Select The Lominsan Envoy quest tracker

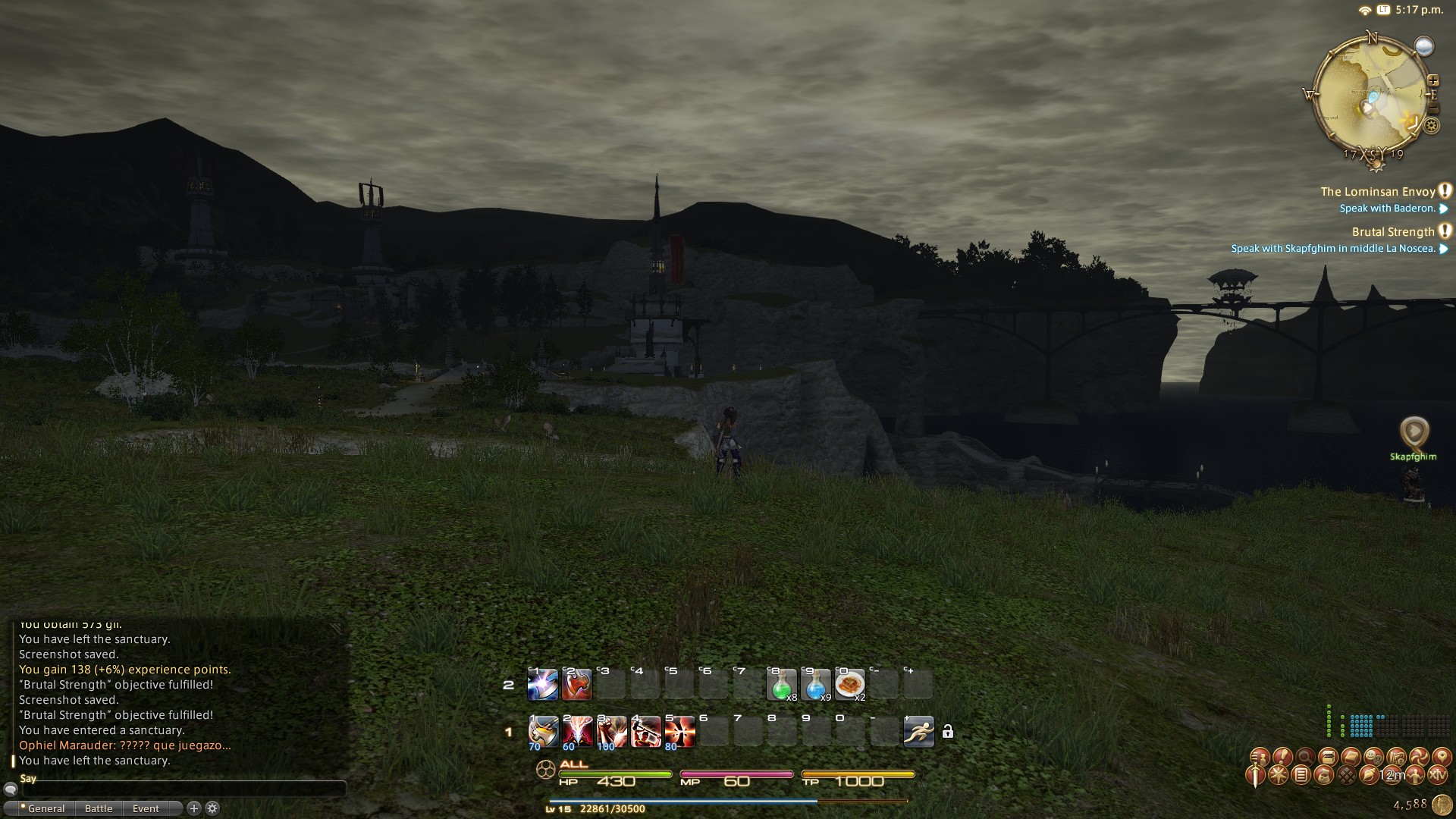1378,192
